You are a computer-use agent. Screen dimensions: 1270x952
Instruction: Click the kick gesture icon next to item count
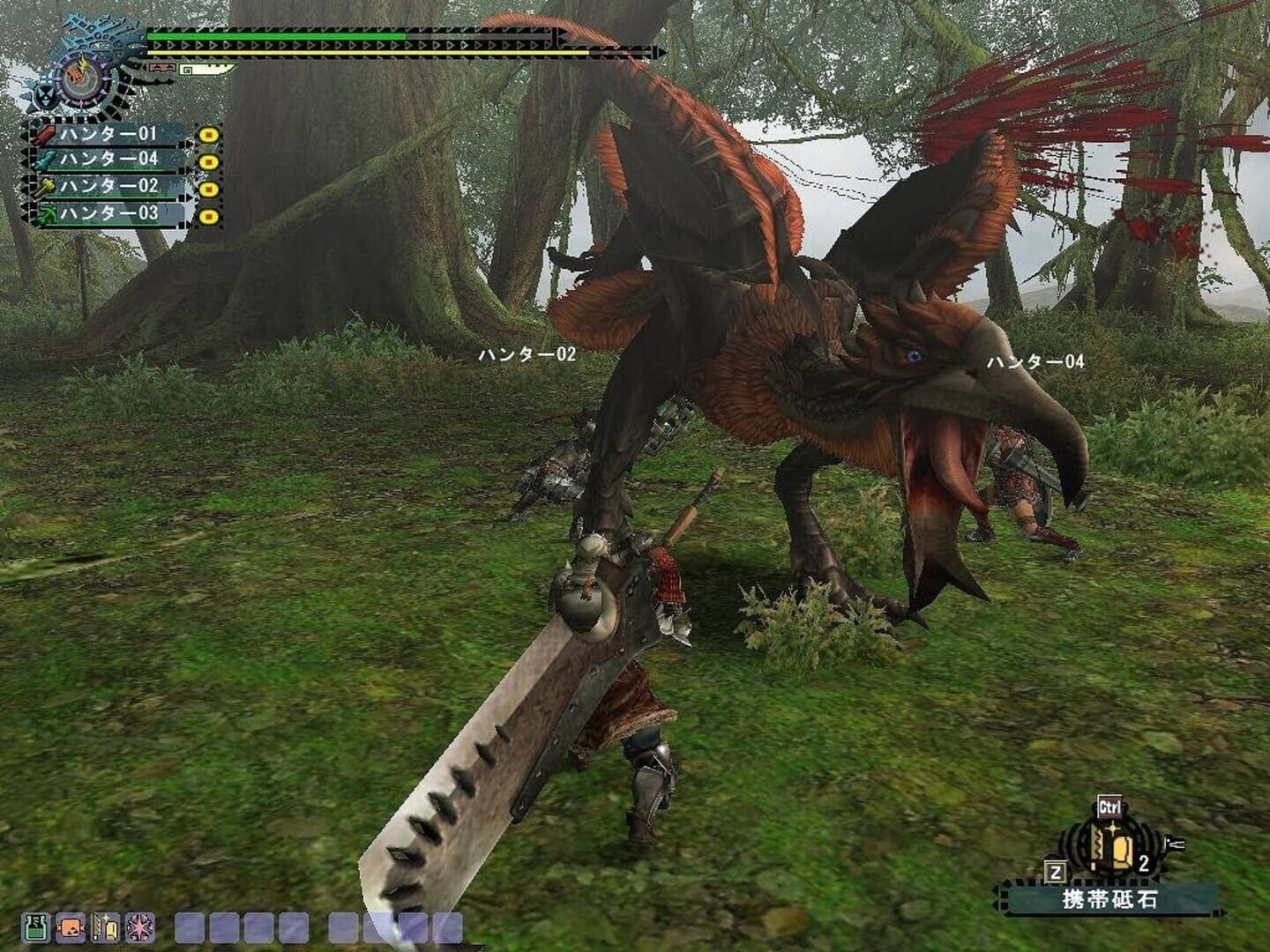tap(1173, 844)
